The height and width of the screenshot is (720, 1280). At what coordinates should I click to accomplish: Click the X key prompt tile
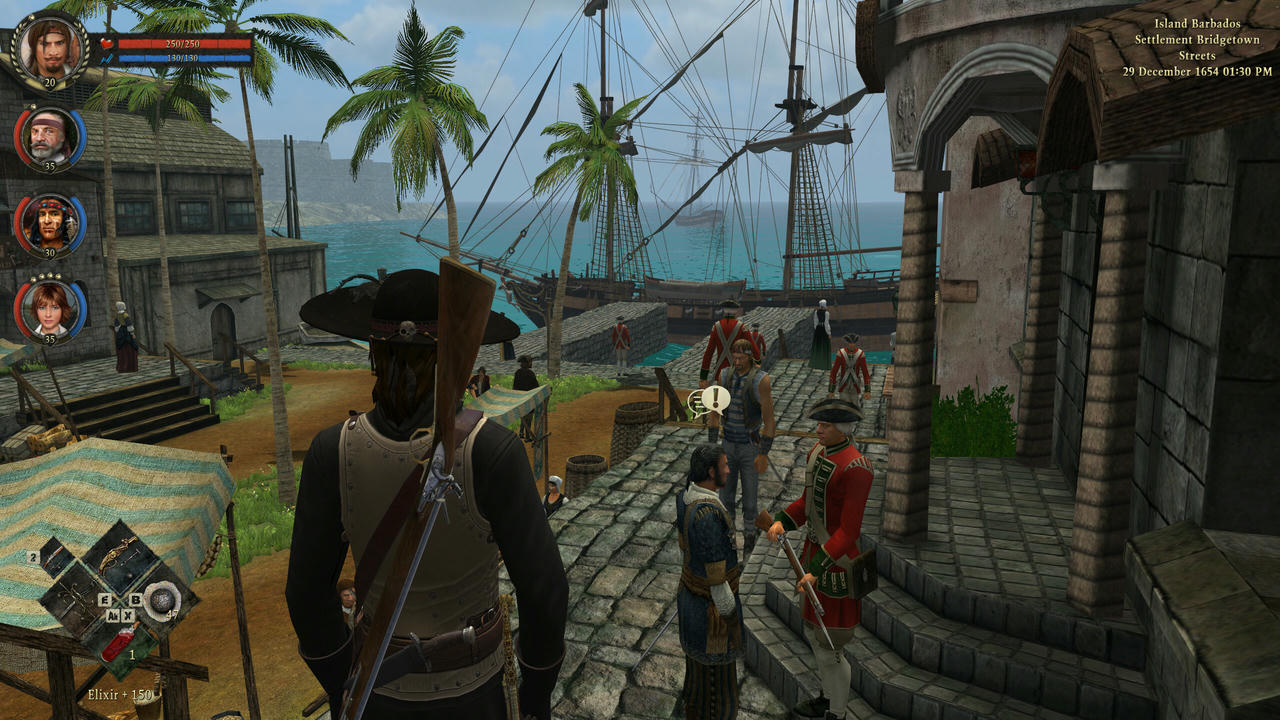[x=128, y=616]
